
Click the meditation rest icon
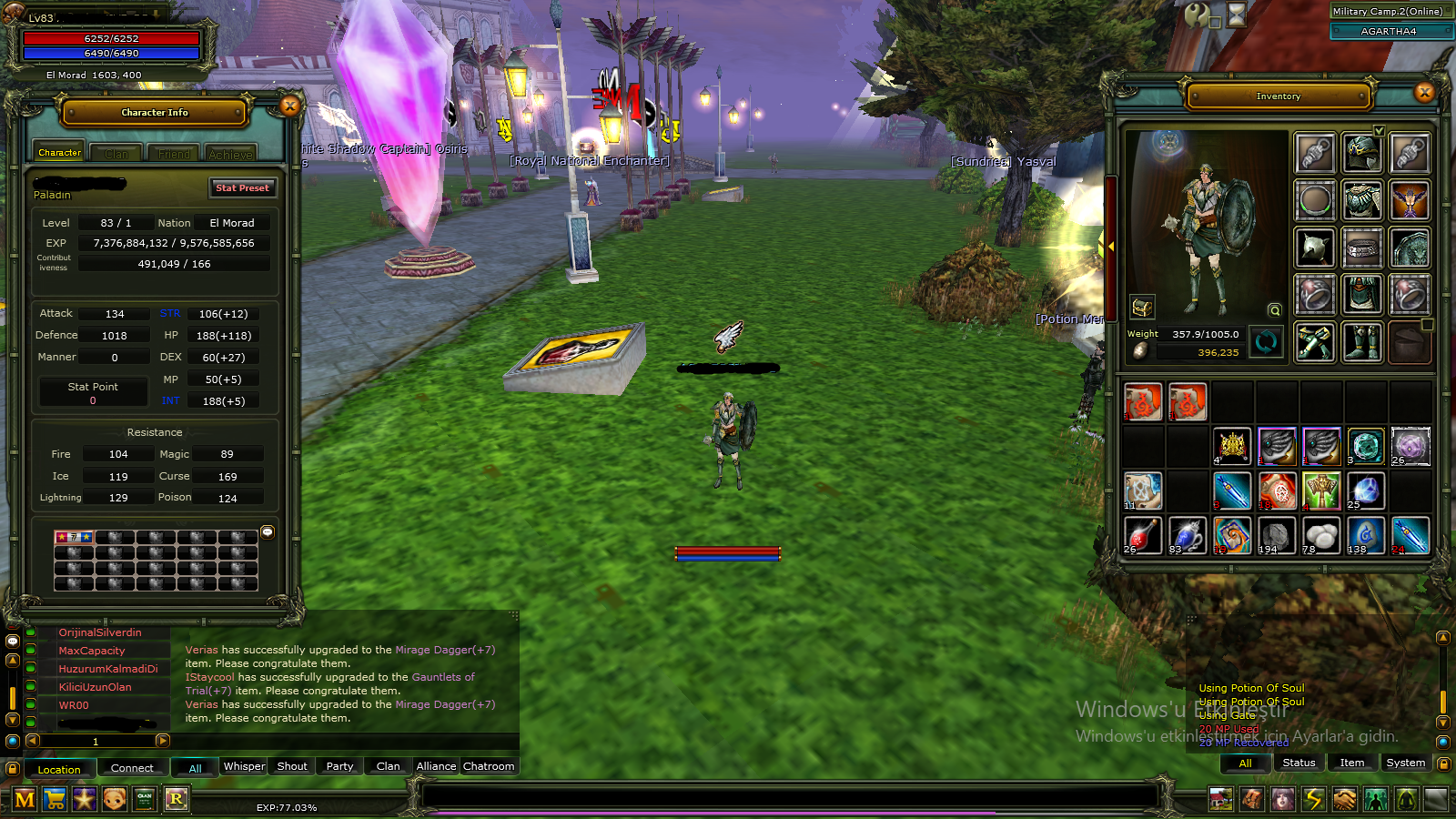point(1405,798)
